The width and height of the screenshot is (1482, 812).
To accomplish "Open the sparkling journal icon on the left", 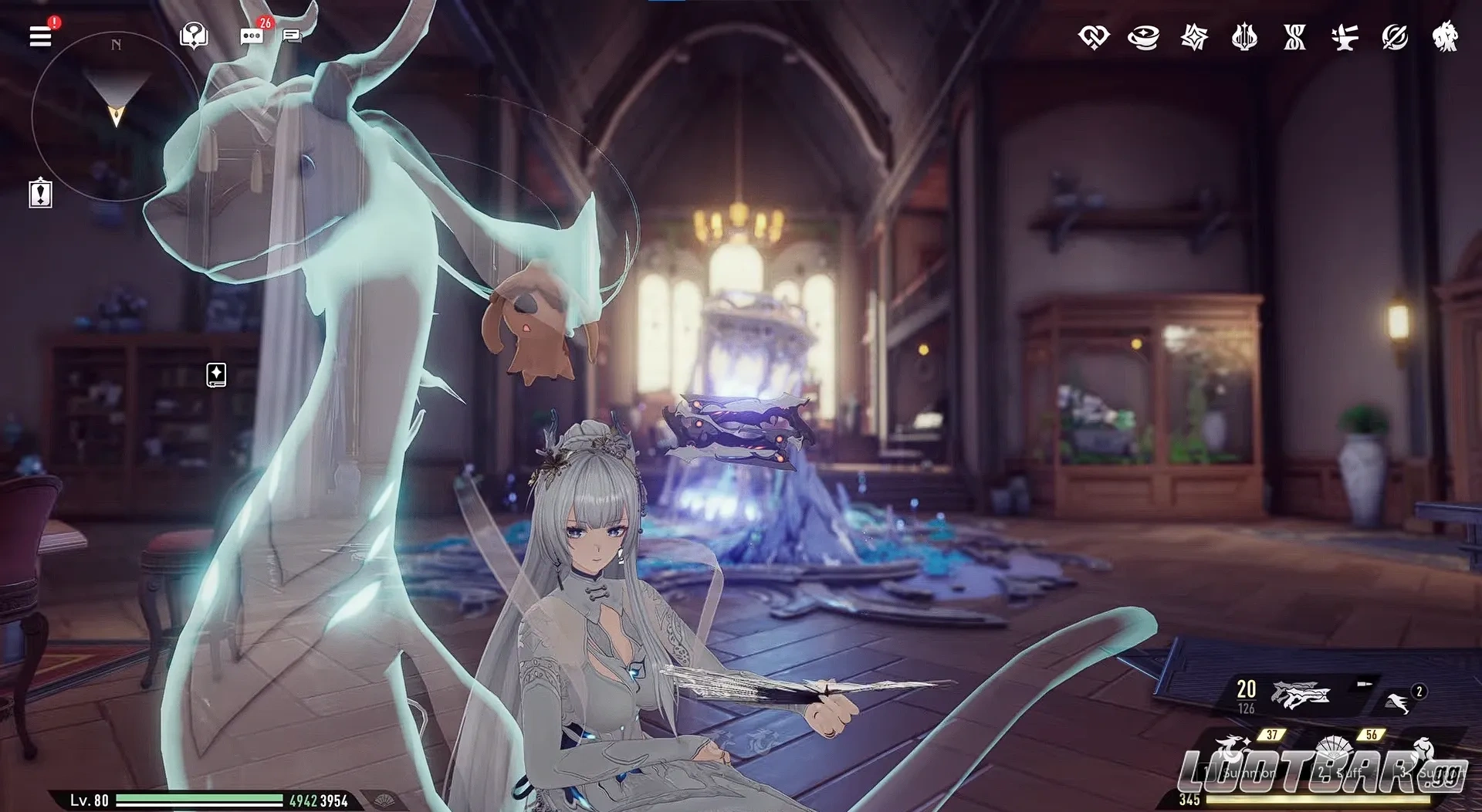I will click(215, 375).
